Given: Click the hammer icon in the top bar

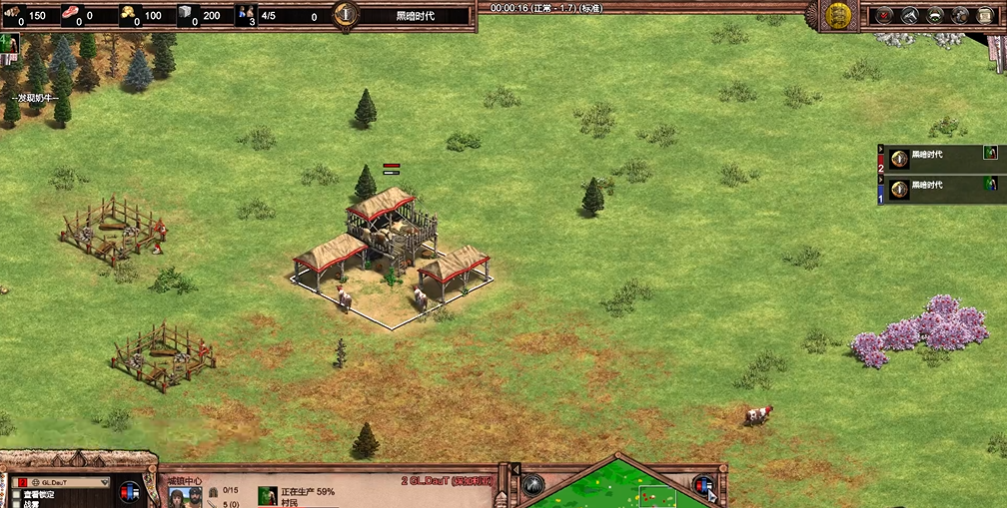Looking at the screenshot, I should 909,15.
